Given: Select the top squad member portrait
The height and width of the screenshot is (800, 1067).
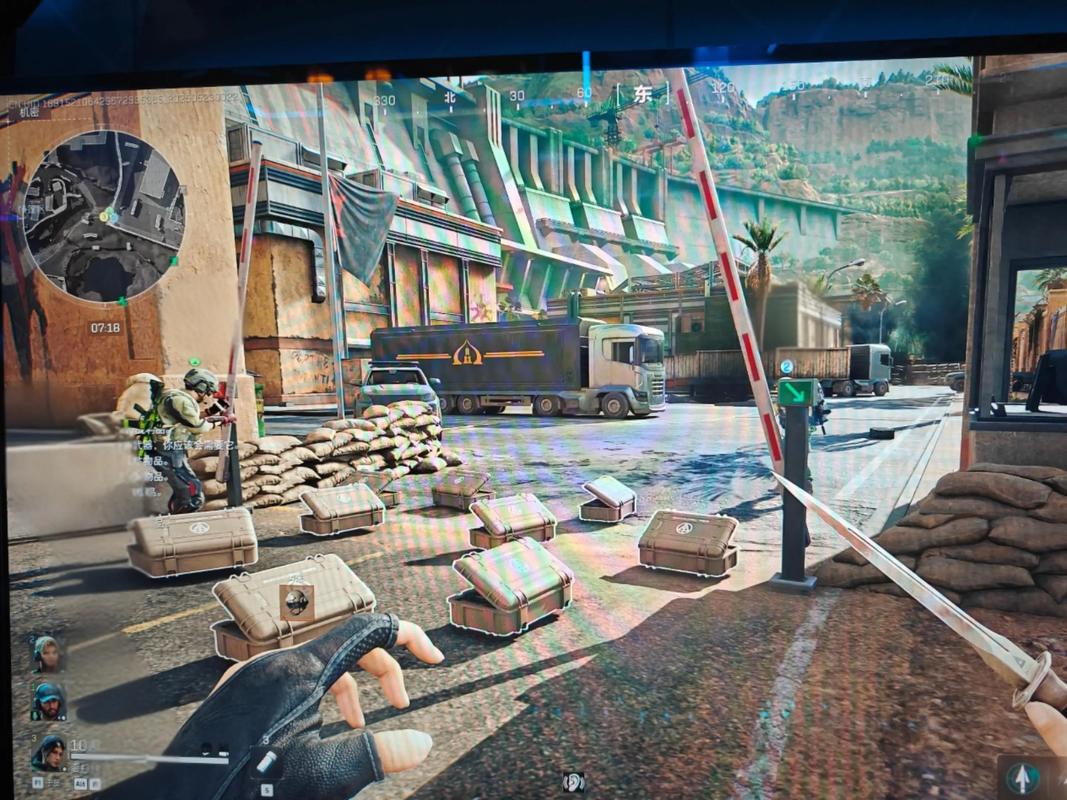Looking at the screenshot, I should pos(47,654).
